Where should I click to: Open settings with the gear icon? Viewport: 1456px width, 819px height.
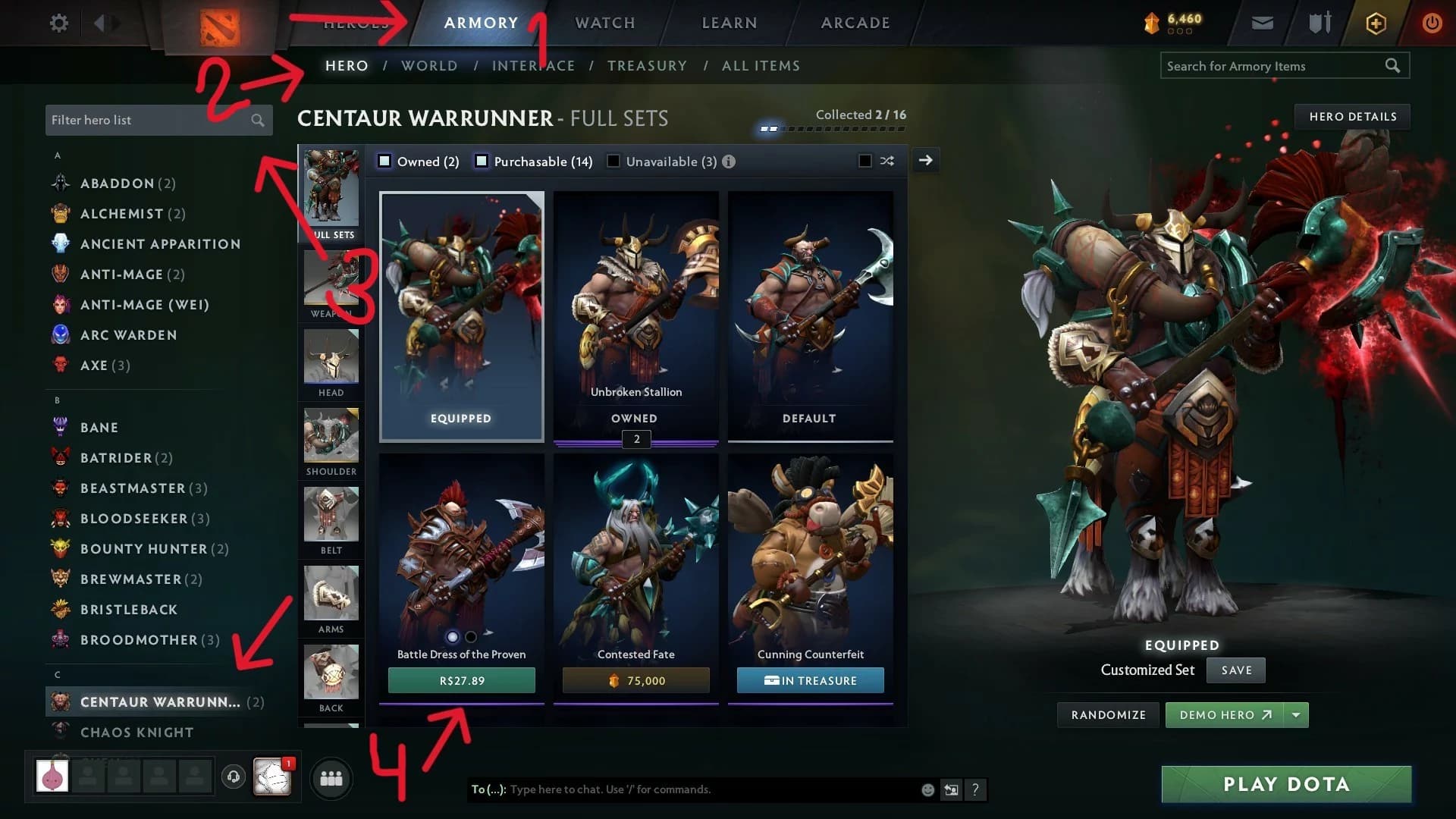[x=58, y=23]
